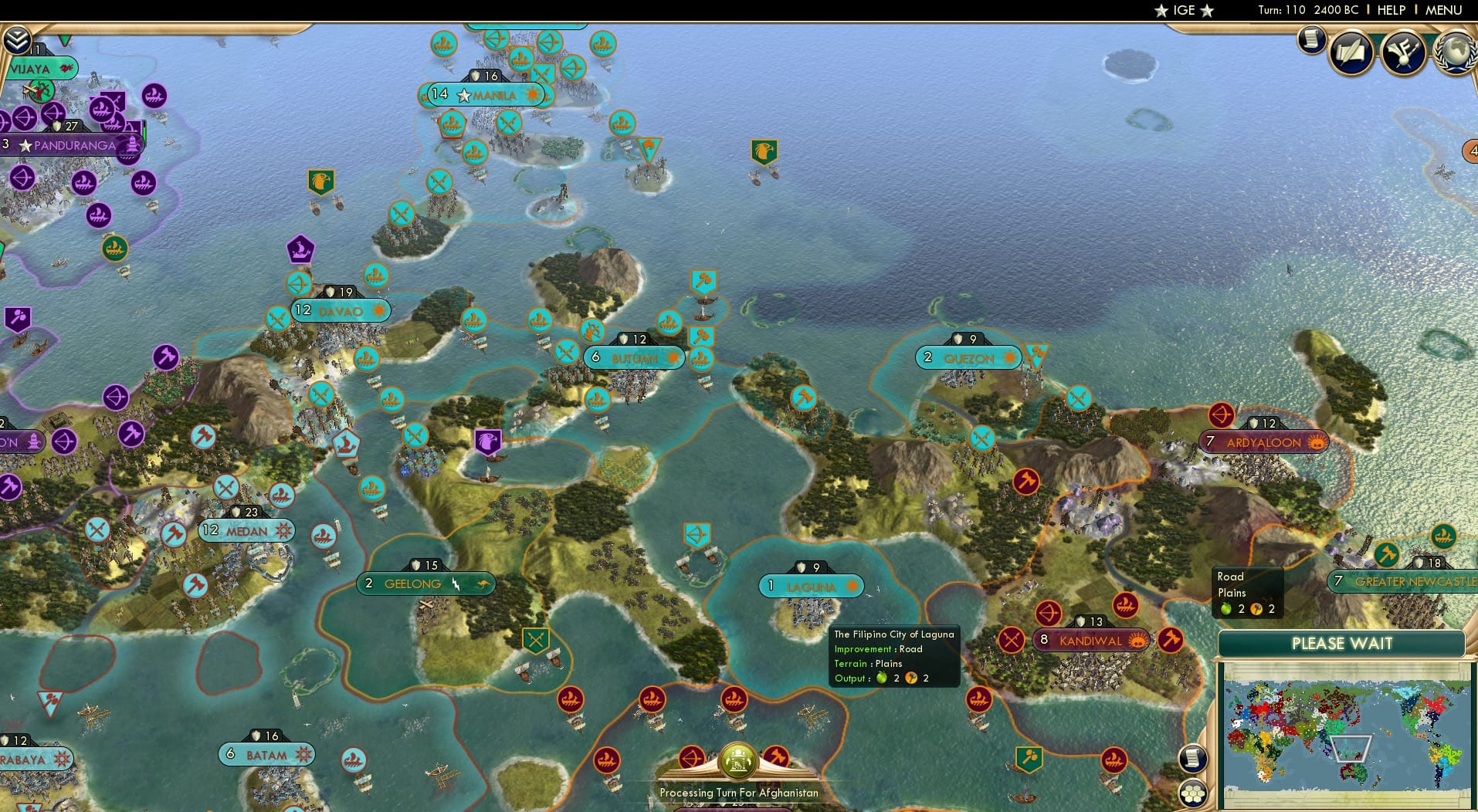Open the Notification Log scroll at top right
This screenshot has height=812, width=1478.
pos(1311,40)
